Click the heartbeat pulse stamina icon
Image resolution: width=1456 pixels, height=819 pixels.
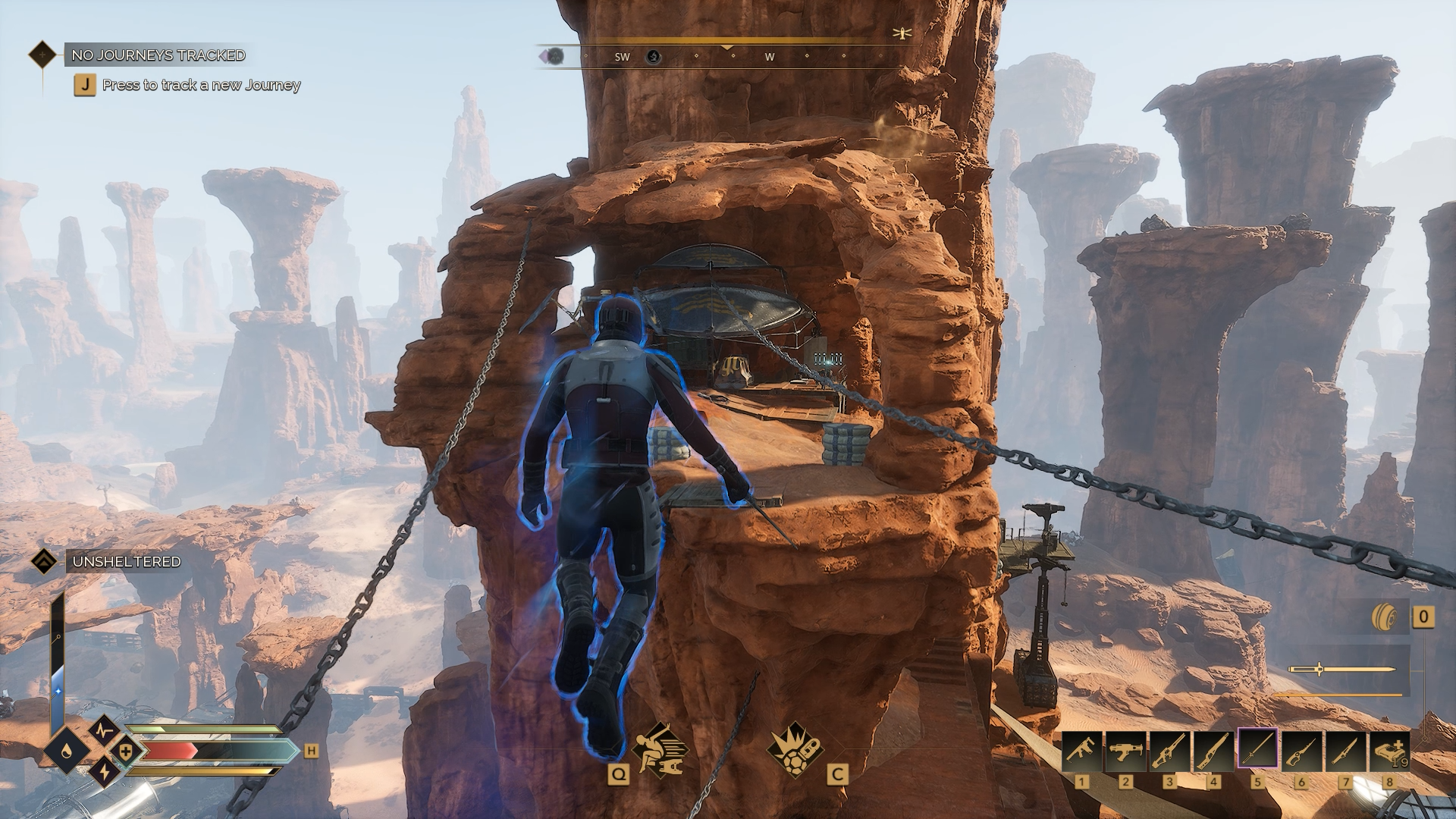click(105, 730)
